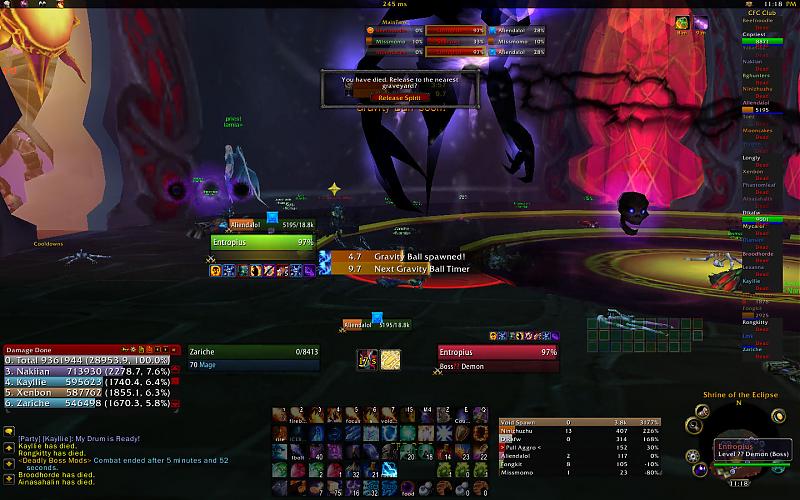Image resolution: width=800 pixels, height=500 pixels.
Task: Click the Release Spirit button
Action: tap(399, 97)
